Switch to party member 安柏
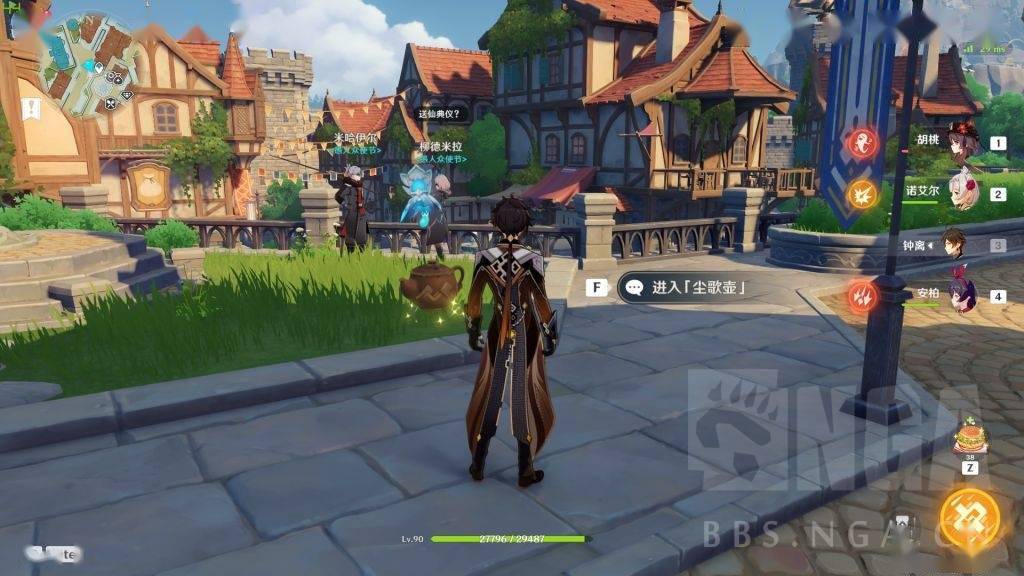The image size is (1024, 576). click(963, 296)
